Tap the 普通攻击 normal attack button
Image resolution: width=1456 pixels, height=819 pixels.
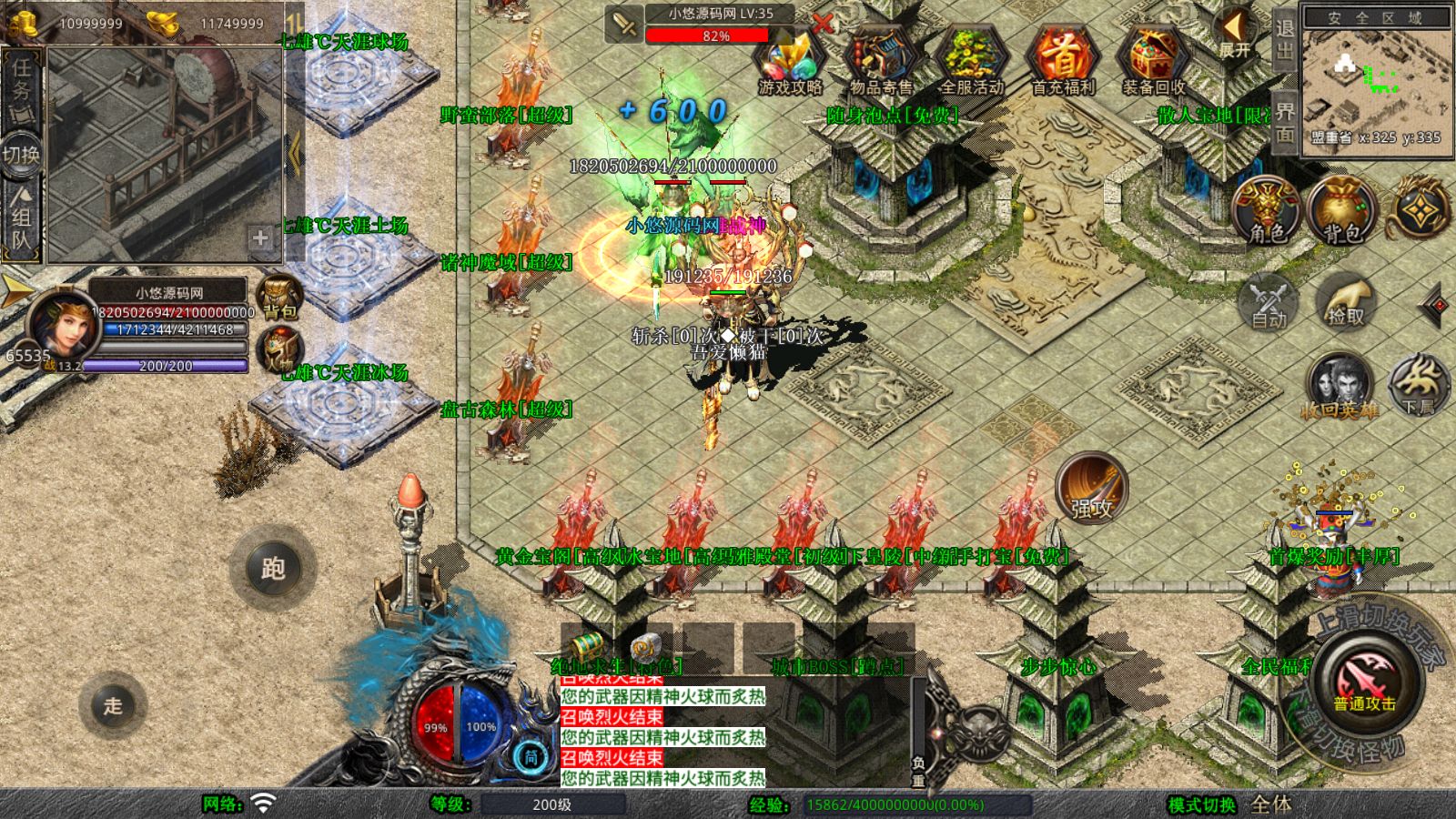[x=1364, y=682]
